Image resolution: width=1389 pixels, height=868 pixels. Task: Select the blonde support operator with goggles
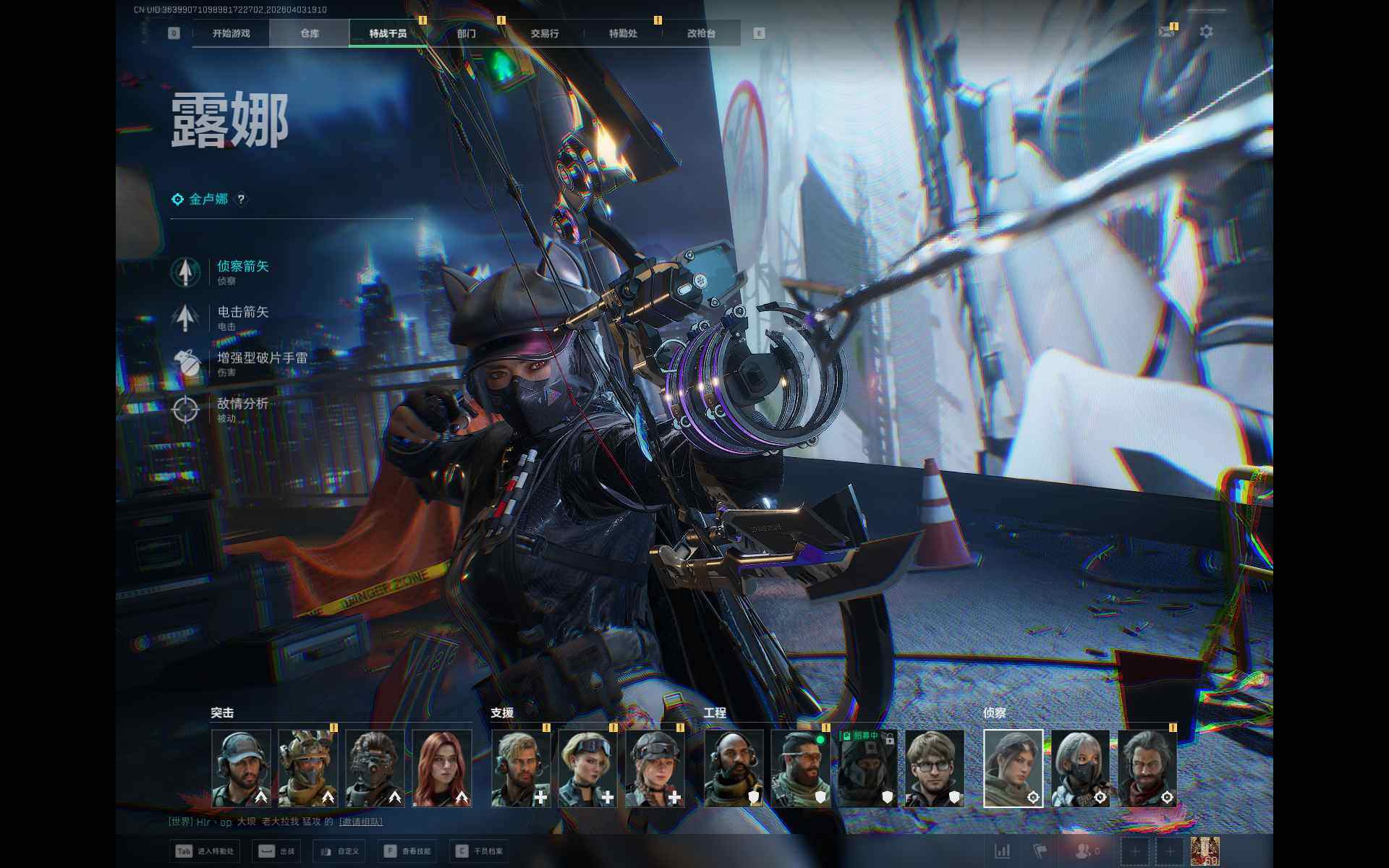587,767
